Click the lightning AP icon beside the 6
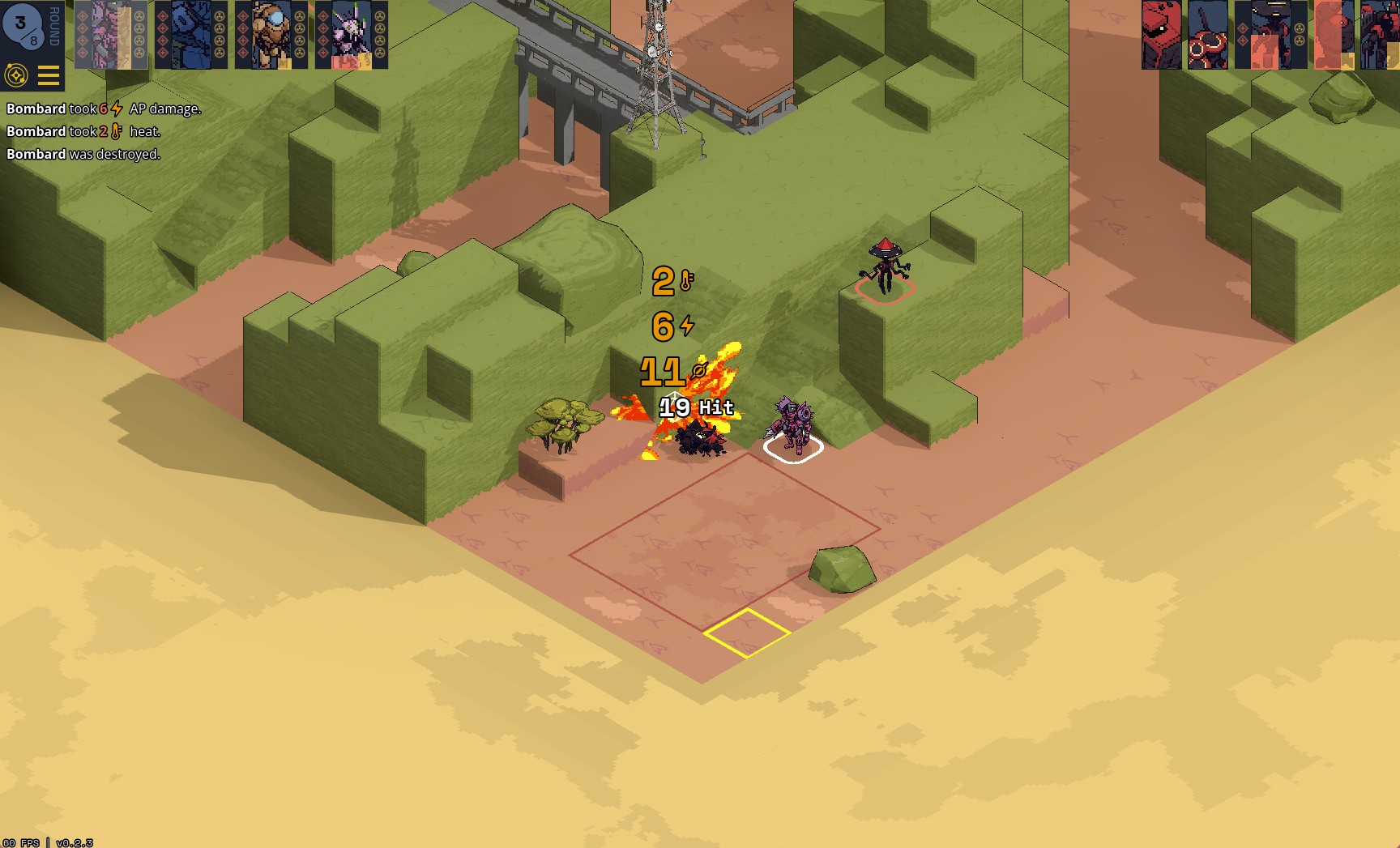1400x848 pixels. point(688,326)
